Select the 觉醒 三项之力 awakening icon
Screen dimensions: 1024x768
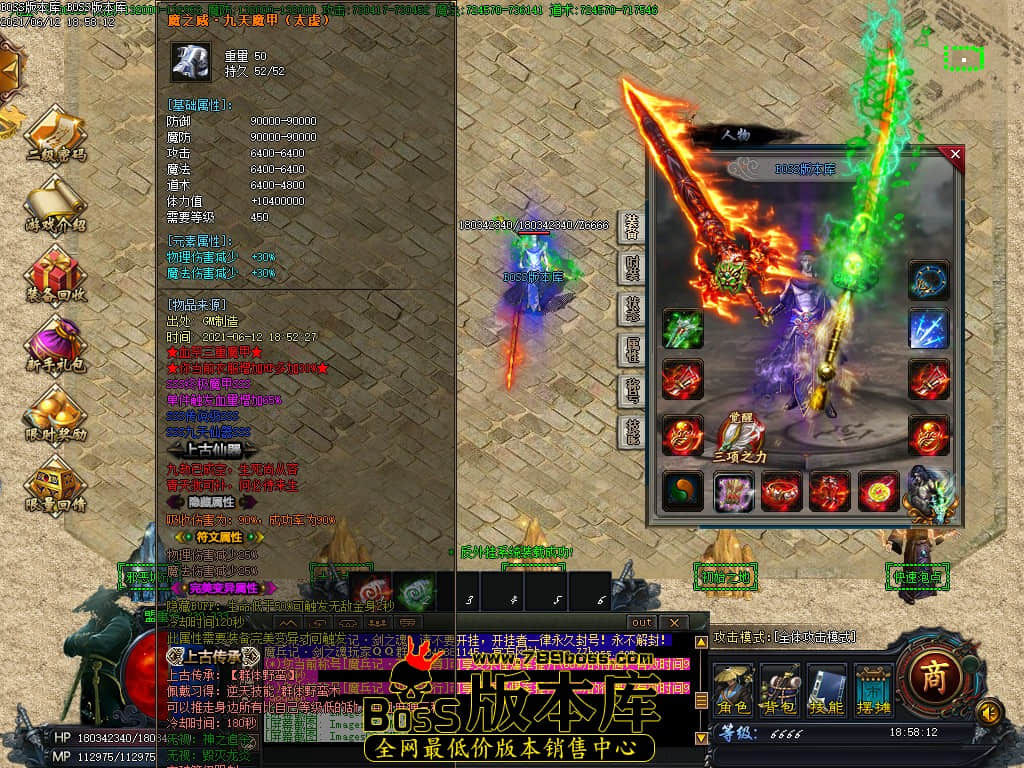coord(741,436)
